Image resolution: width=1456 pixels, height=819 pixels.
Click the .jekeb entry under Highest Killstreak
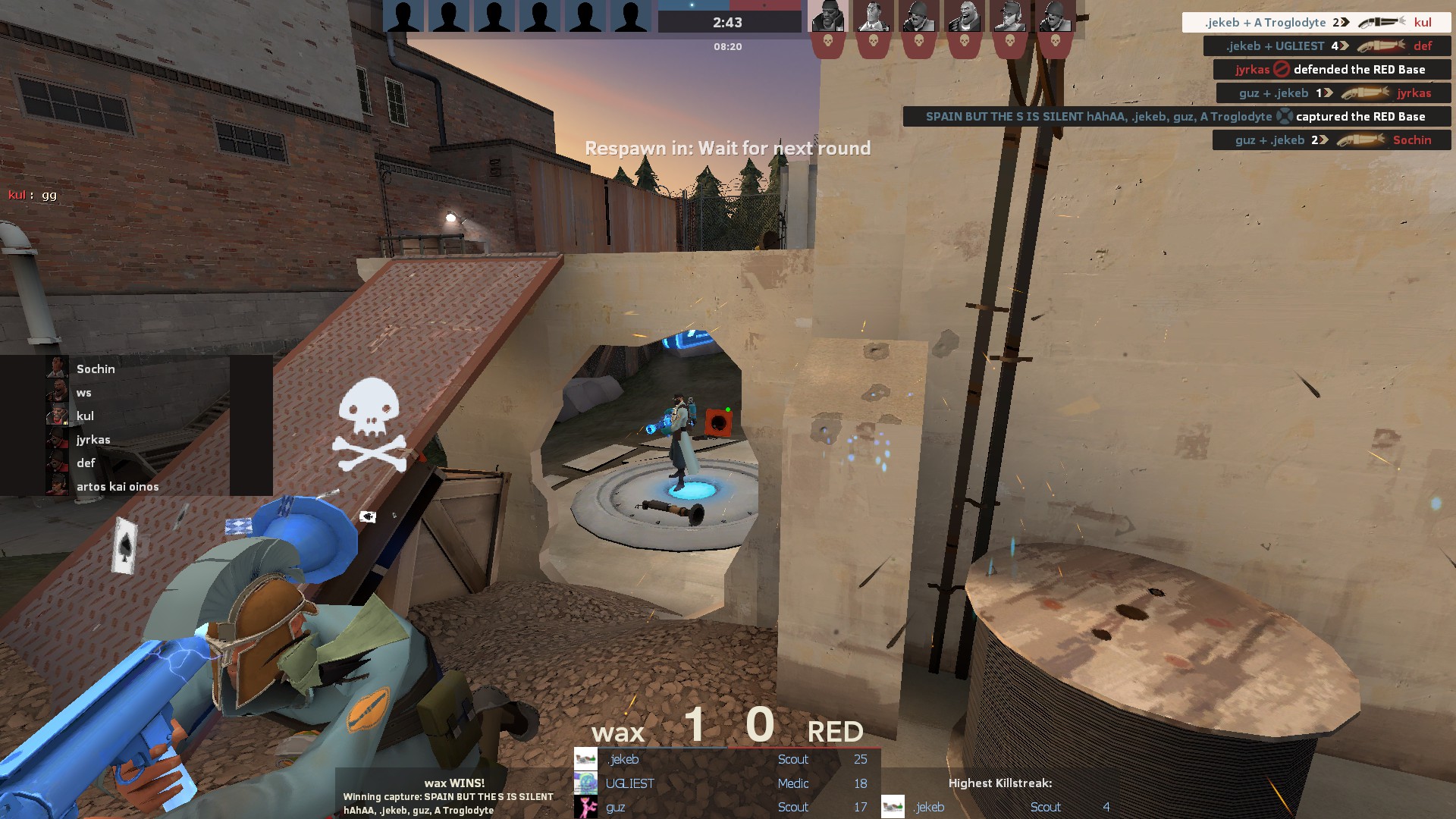[999, 807]
